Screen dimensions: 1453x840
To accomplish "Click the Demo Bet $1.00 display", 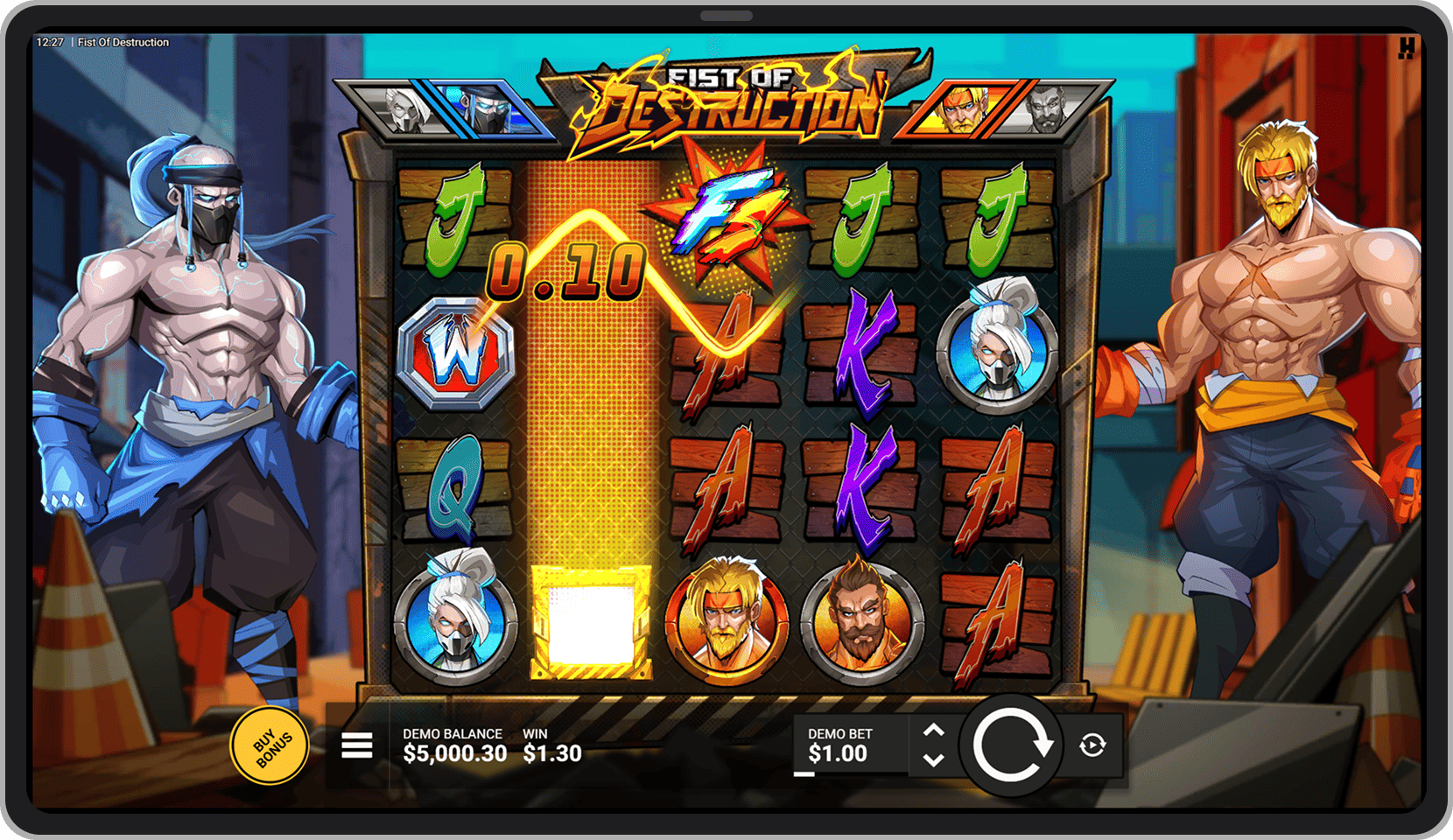I will click(839, 745).
